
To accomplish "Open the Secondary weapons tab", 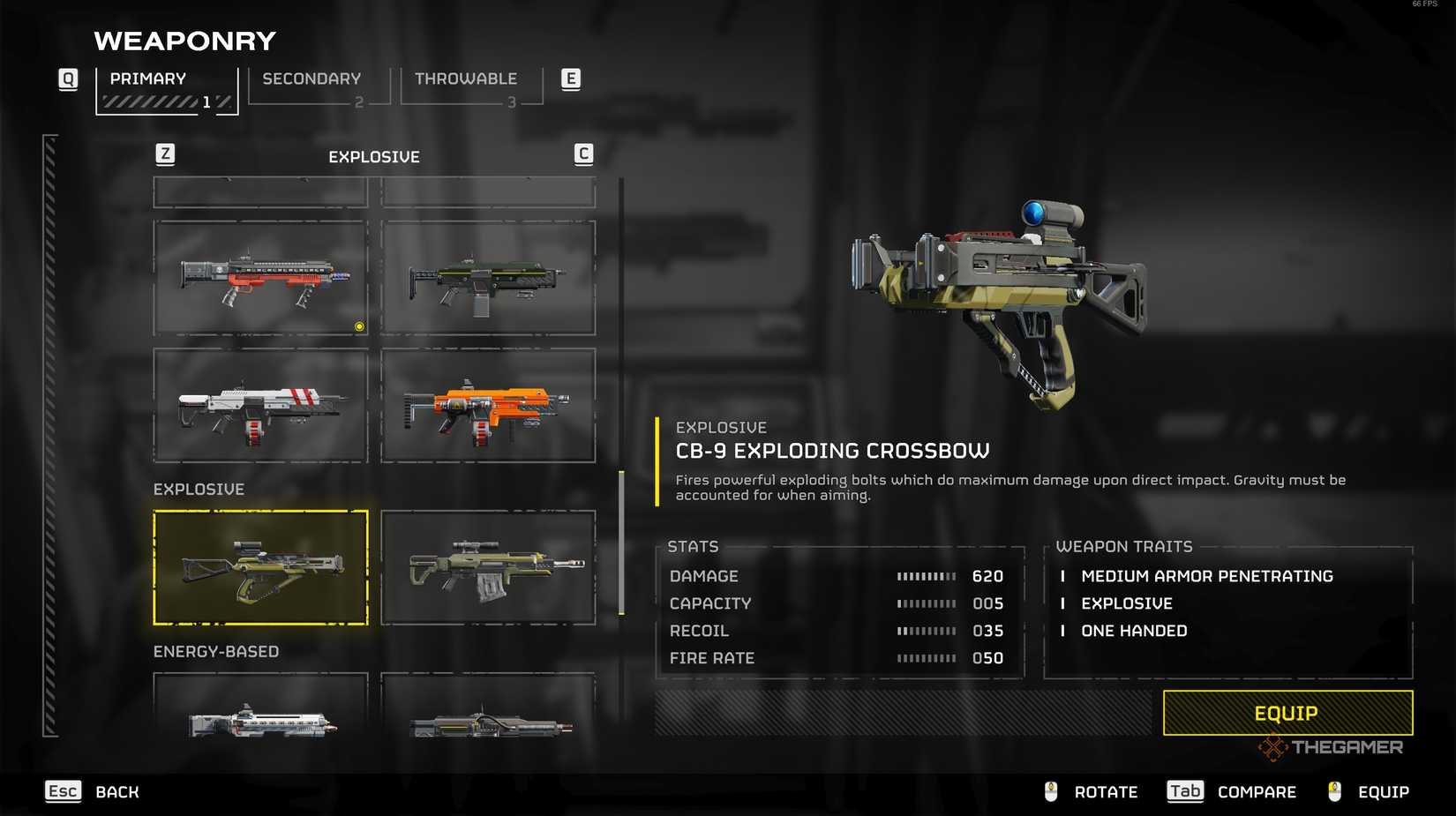I will (x=318, y=86).
